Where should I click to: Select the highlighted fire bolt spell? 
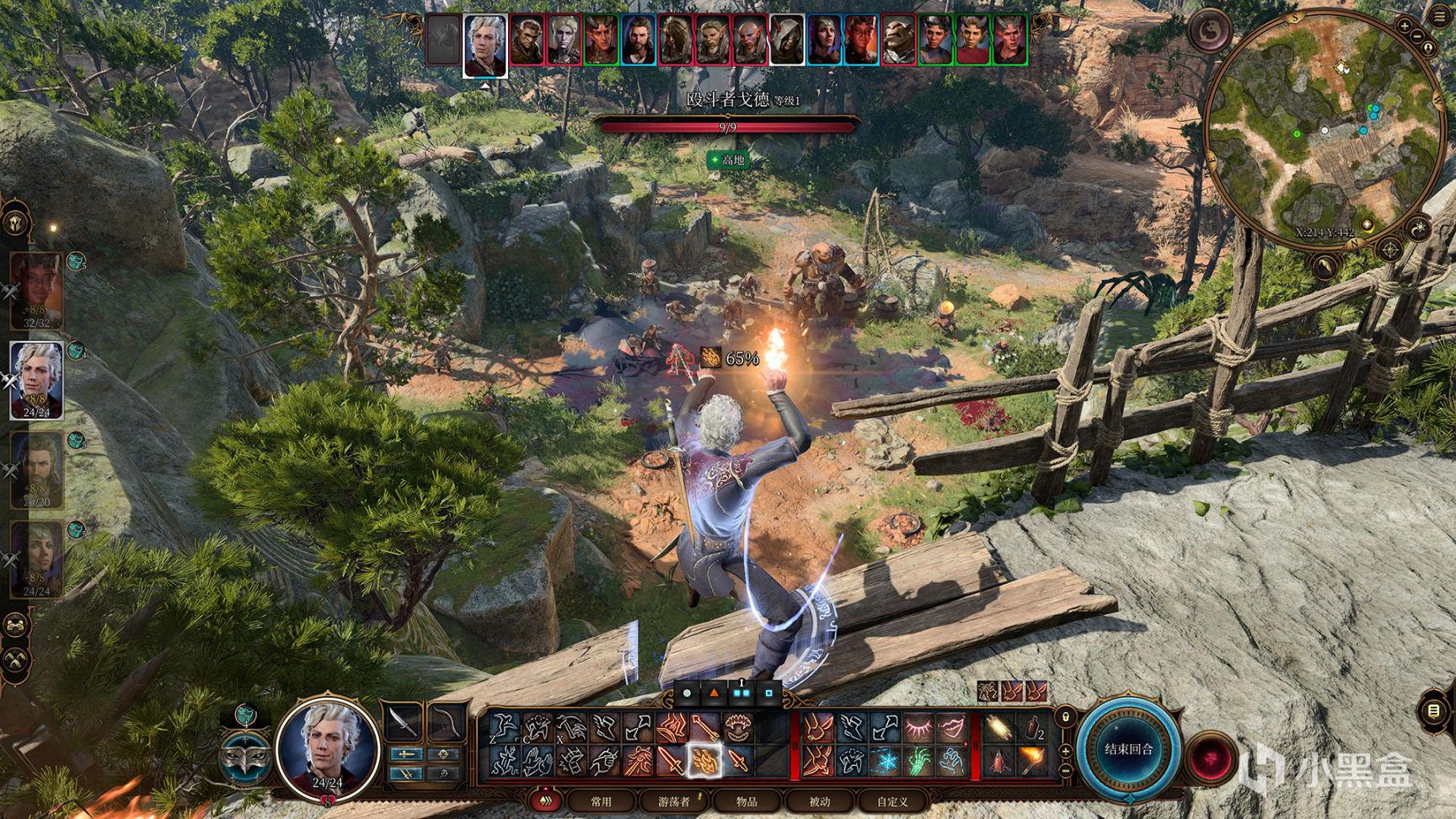pos(704,761)
